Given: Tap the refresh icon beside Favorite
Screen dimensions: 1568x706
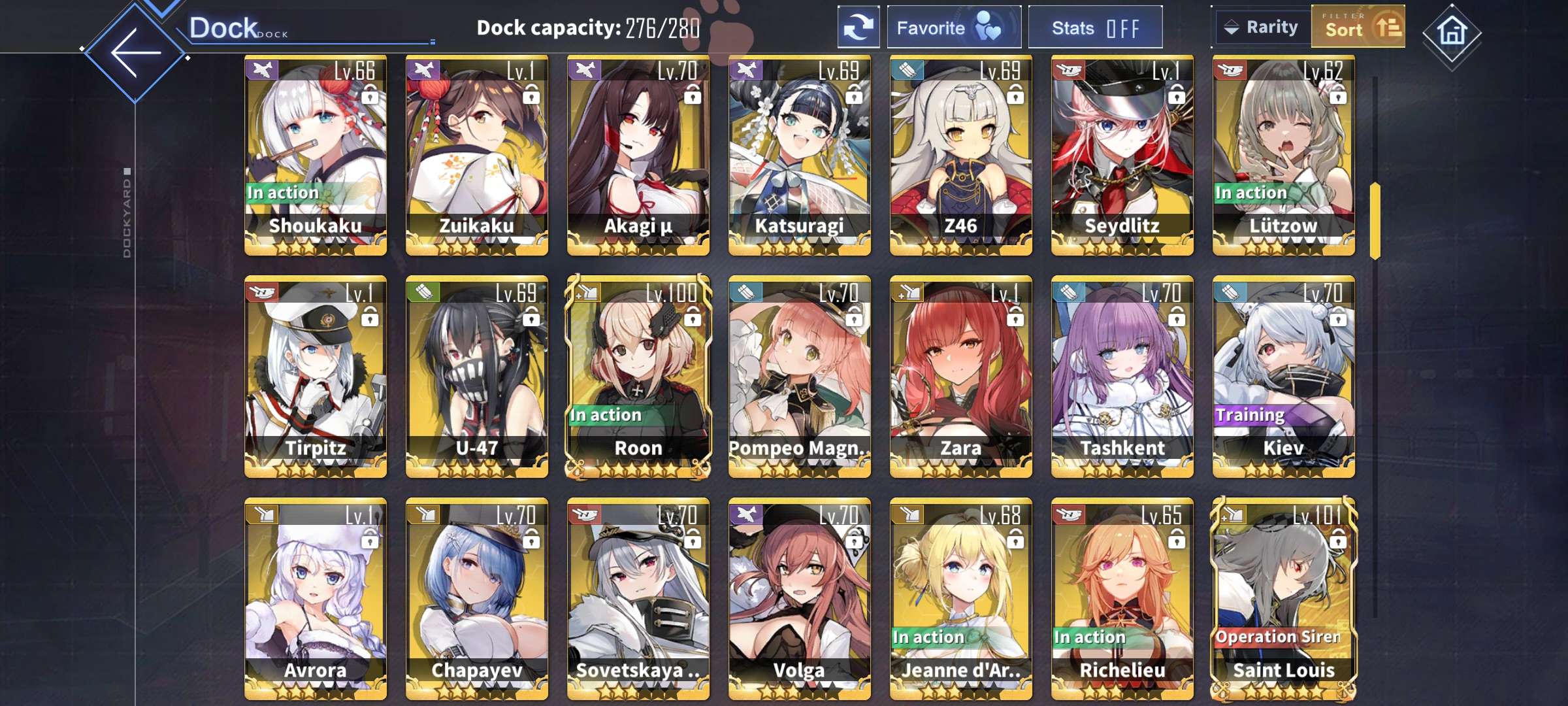Looking at the screenshot, I should tap(858, 27).
